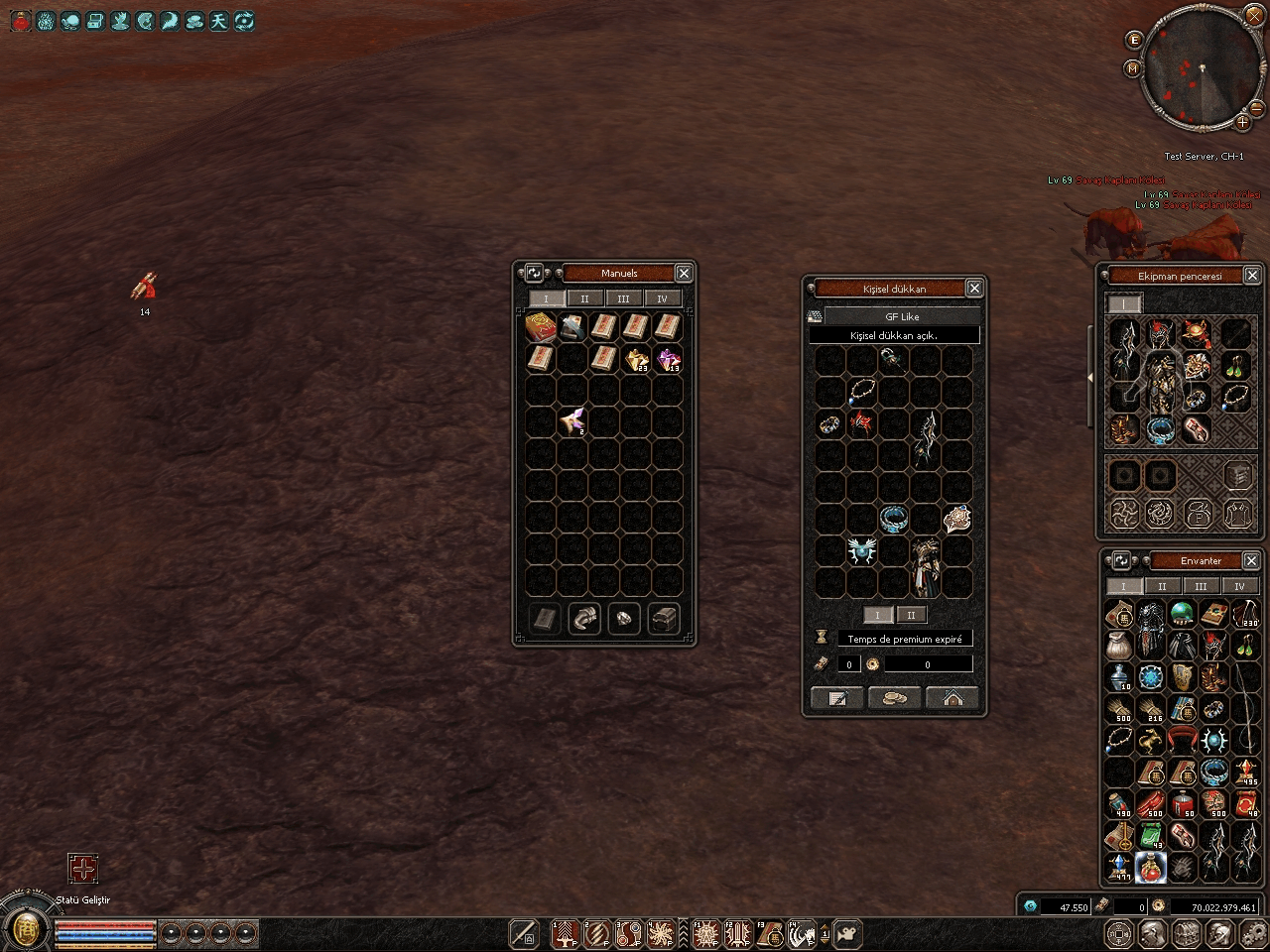The image size is (1270, 952).
Task: Close the Envanter window
Action: coord(1251,560)
